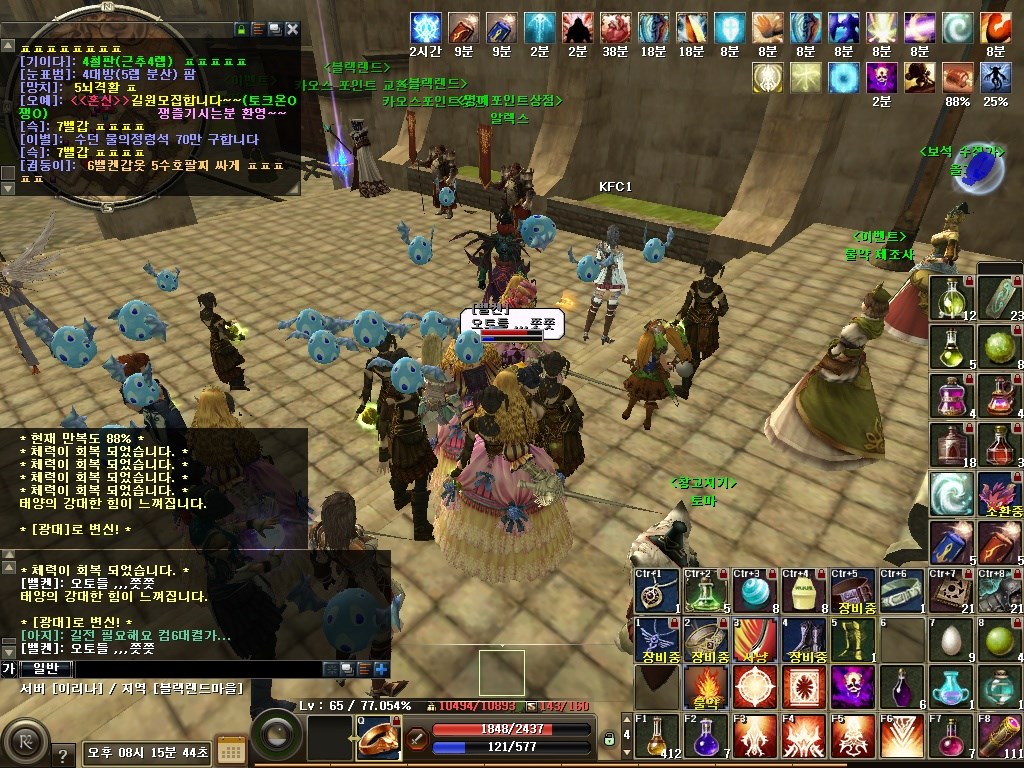Select the white egg in slot 7
The height and width of the screenshot is (768, 1024).
[x=950, y=640]
